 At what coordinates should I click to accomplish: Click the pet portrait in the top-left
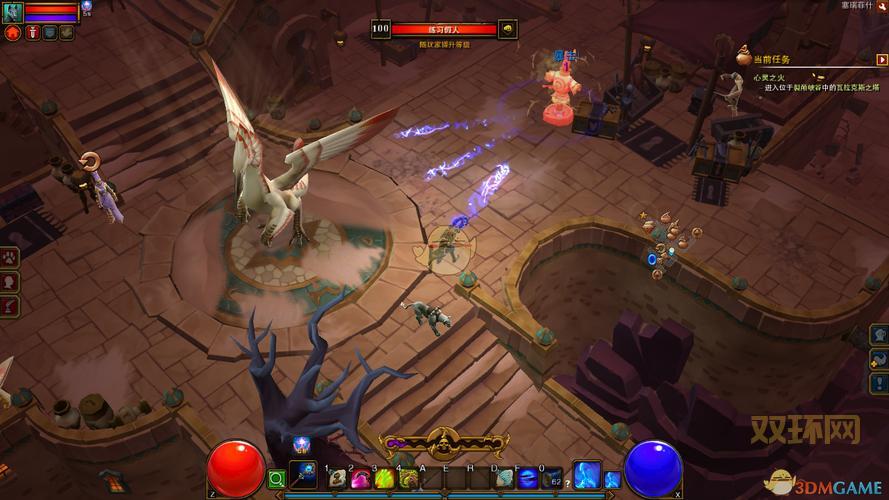12,11
